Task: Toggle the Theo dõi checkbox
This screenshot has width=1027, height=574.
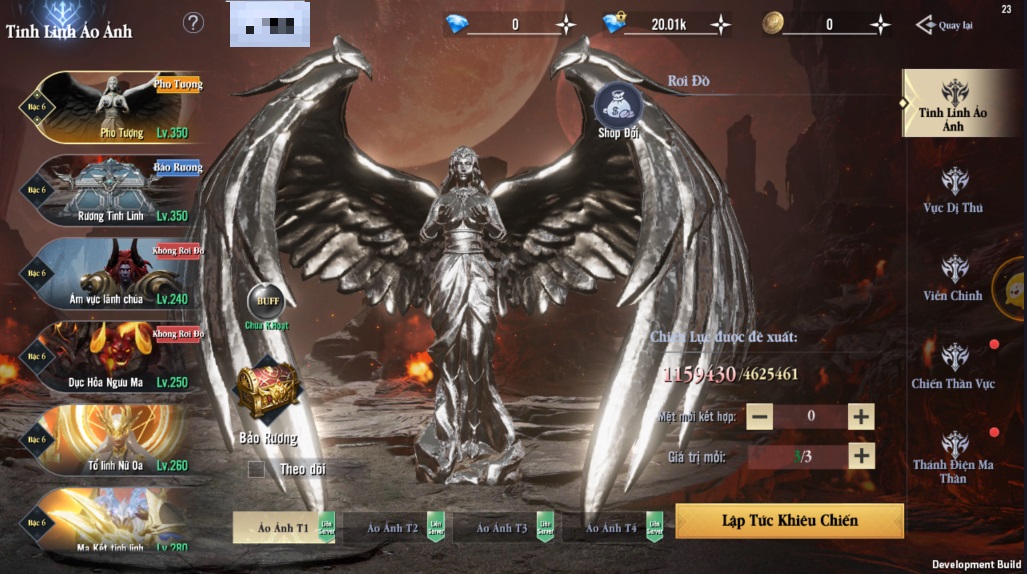Action: [257, 469]
